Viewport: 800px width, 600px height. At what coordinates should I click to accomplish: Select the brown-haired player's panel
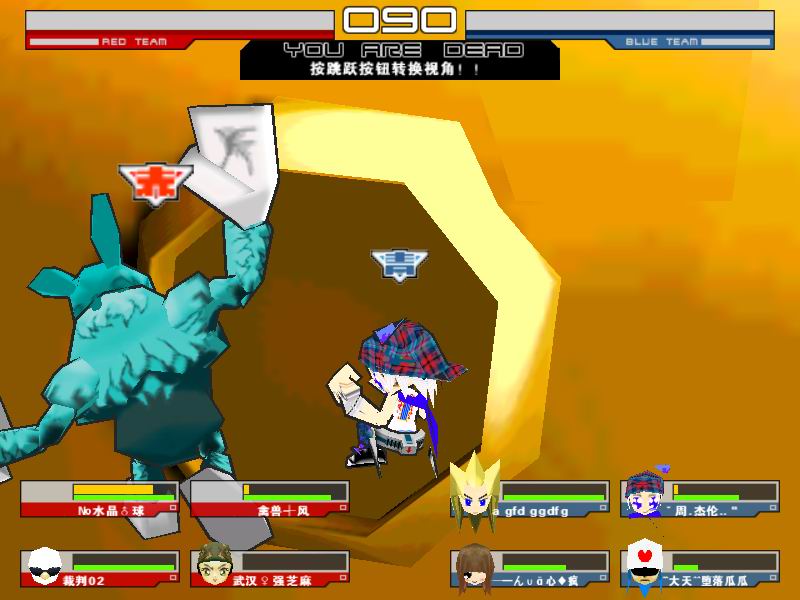pyautogui.click(x=530, y=568)
